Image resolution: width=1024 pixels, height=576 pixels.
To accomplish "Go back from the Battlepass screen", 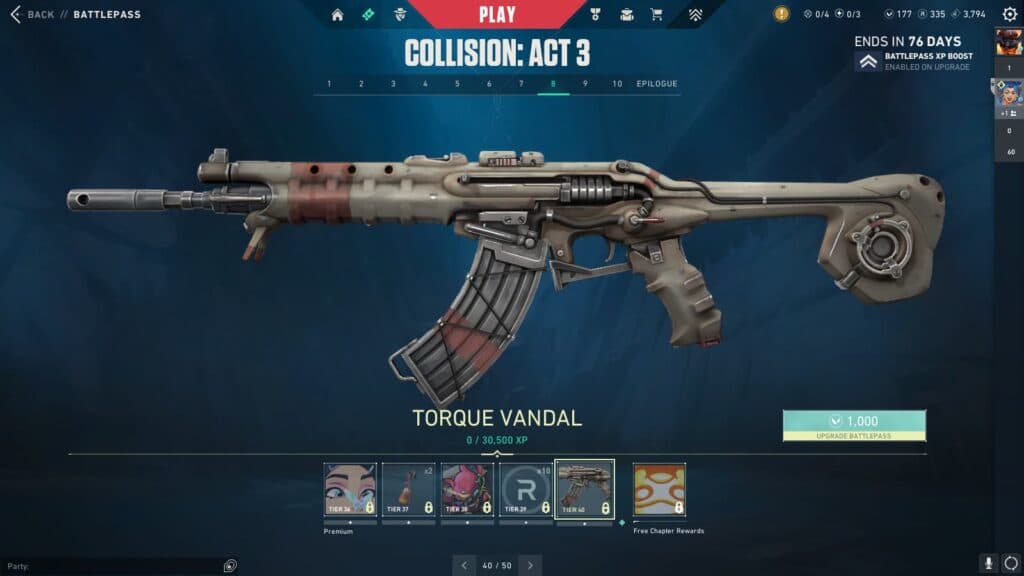I will 32,14.
